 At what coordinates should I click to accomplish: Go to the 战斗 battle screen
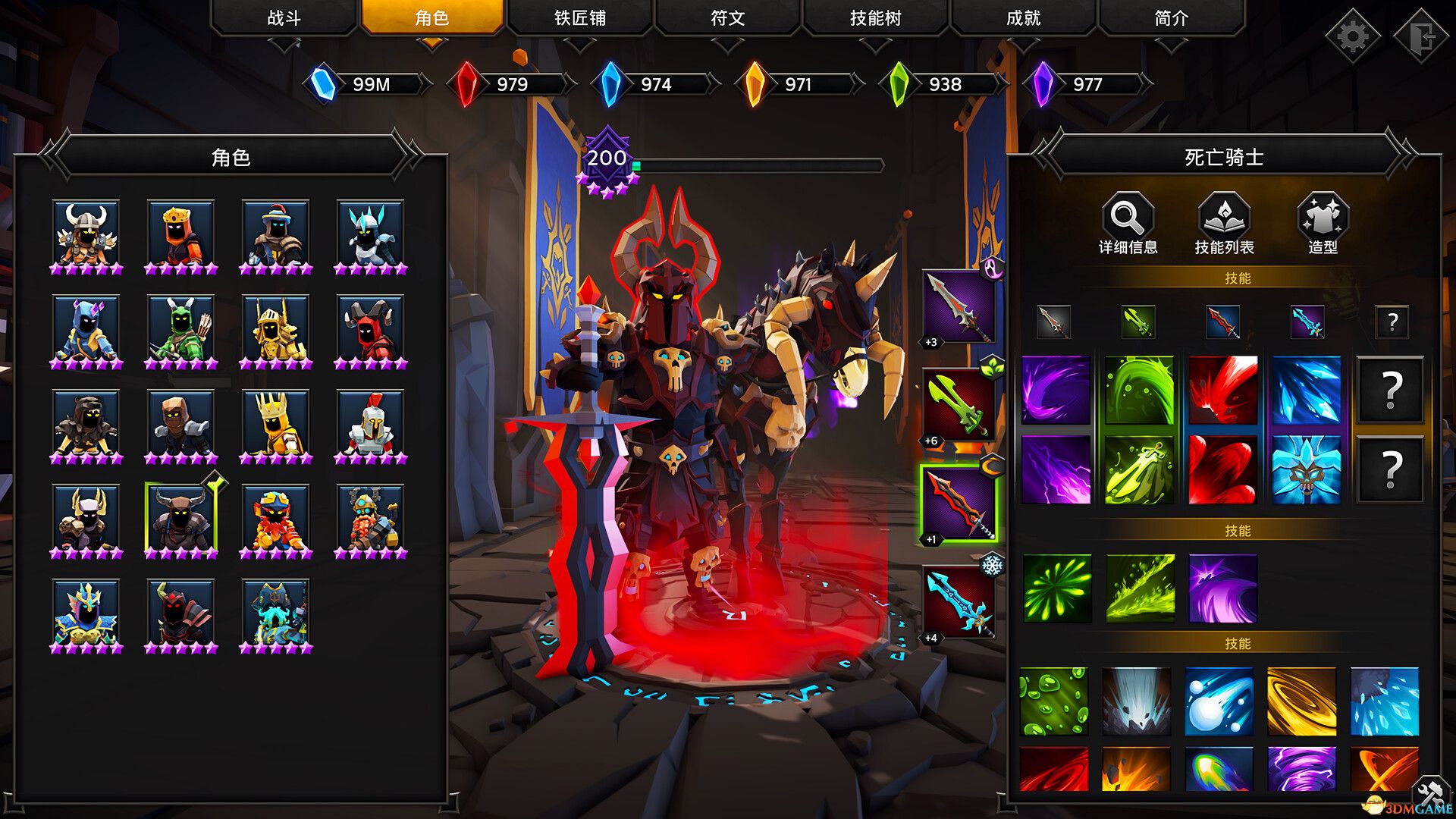(287, 18)
